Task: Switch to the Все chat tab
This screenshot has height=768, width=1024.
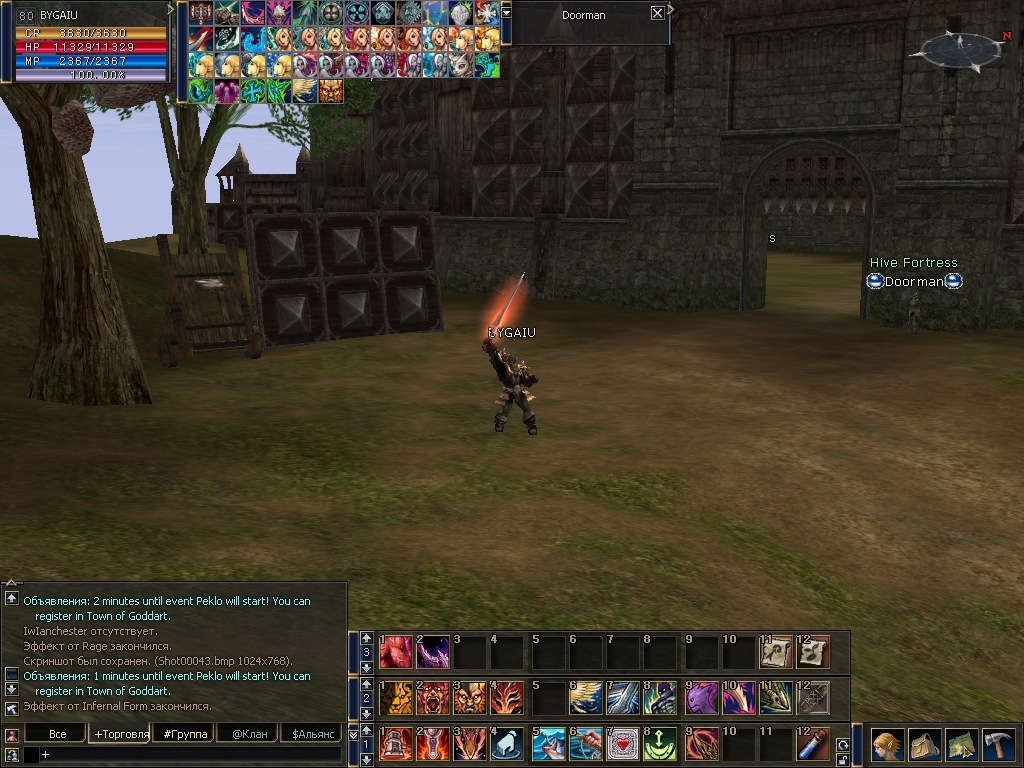Action: point(58,734)
